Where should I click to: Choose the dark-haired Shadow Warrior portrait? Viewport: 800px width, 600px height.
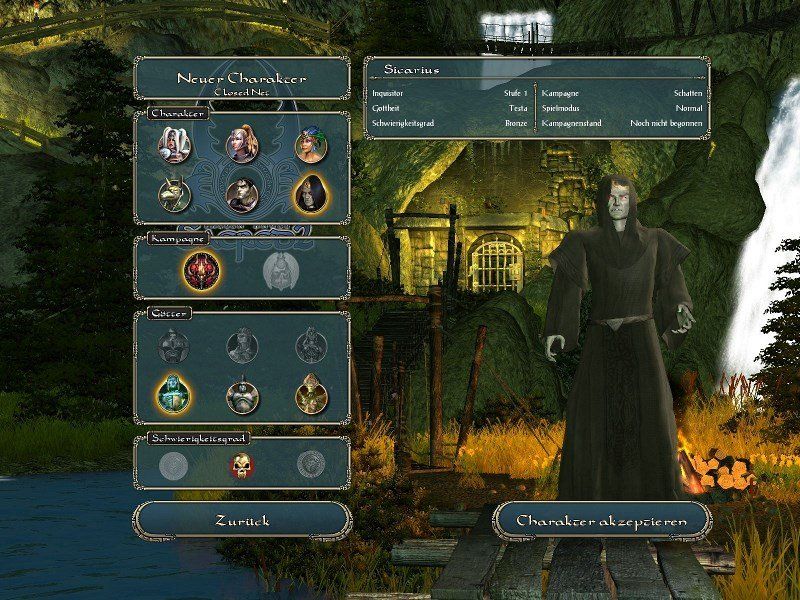242,192
